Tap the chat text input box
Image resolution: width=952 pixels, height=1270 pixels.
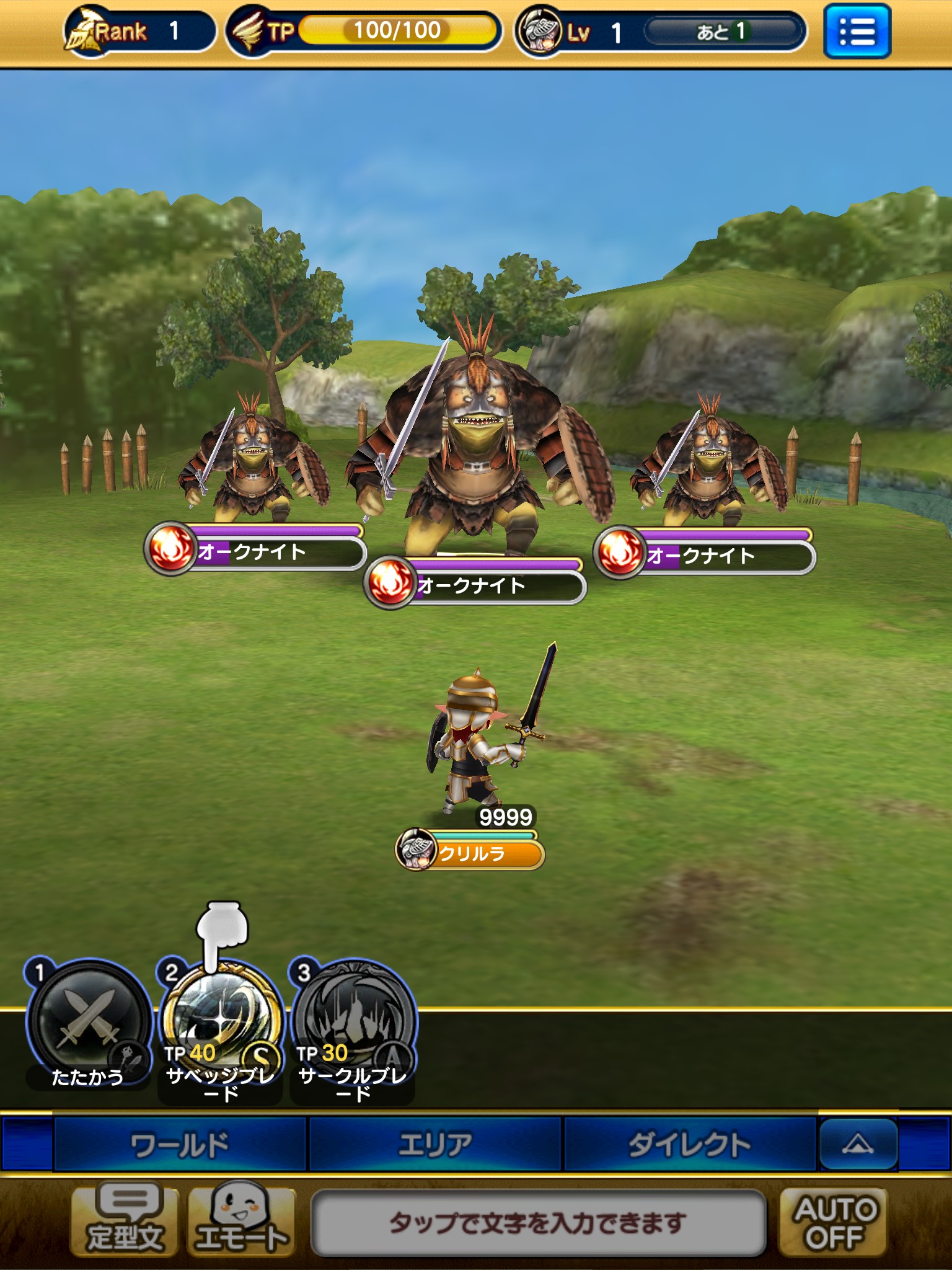tap(538, 1223)
